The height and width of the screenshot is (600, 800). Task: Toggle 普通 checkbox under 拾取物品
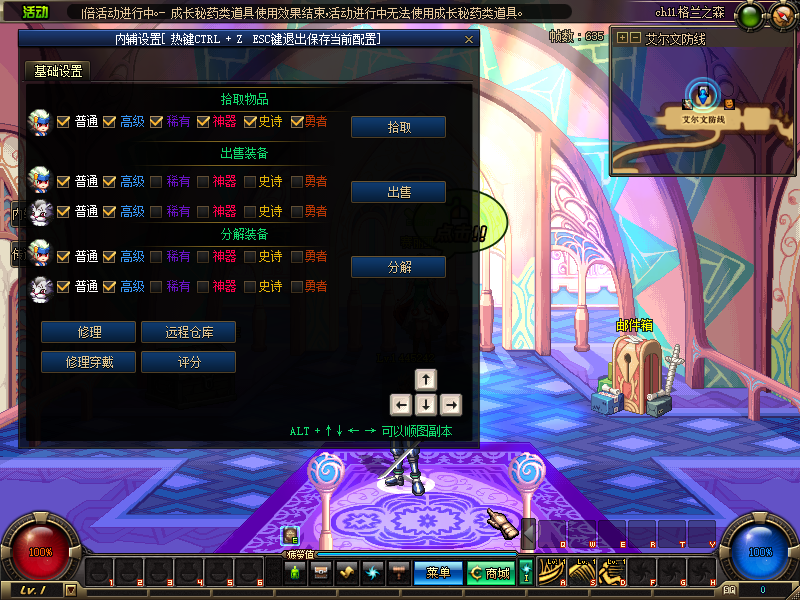[x=63, y=122]
